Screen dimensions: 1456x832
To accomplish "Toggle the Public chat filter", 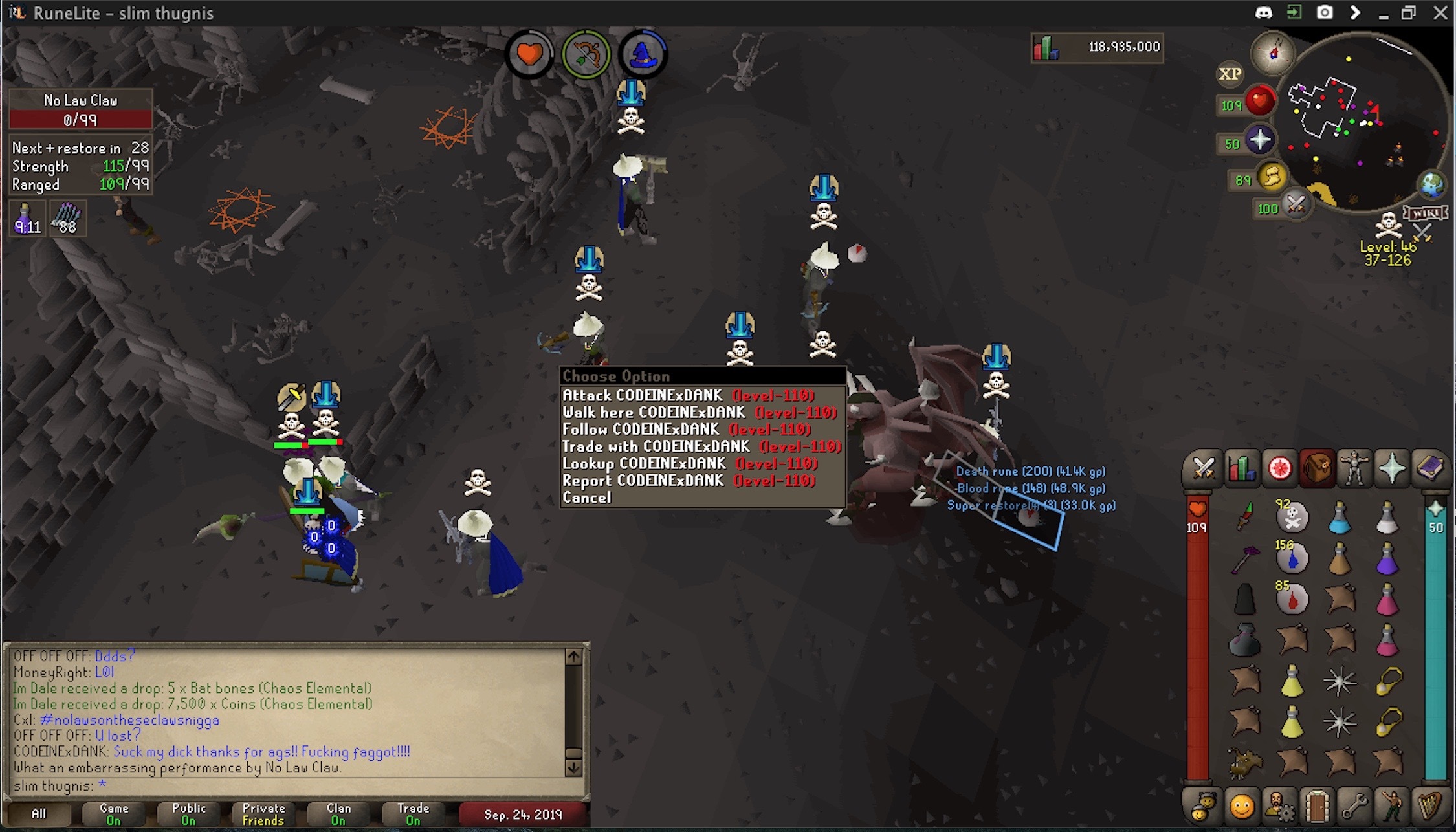I will pyautogui.click(x=188, y=814).
